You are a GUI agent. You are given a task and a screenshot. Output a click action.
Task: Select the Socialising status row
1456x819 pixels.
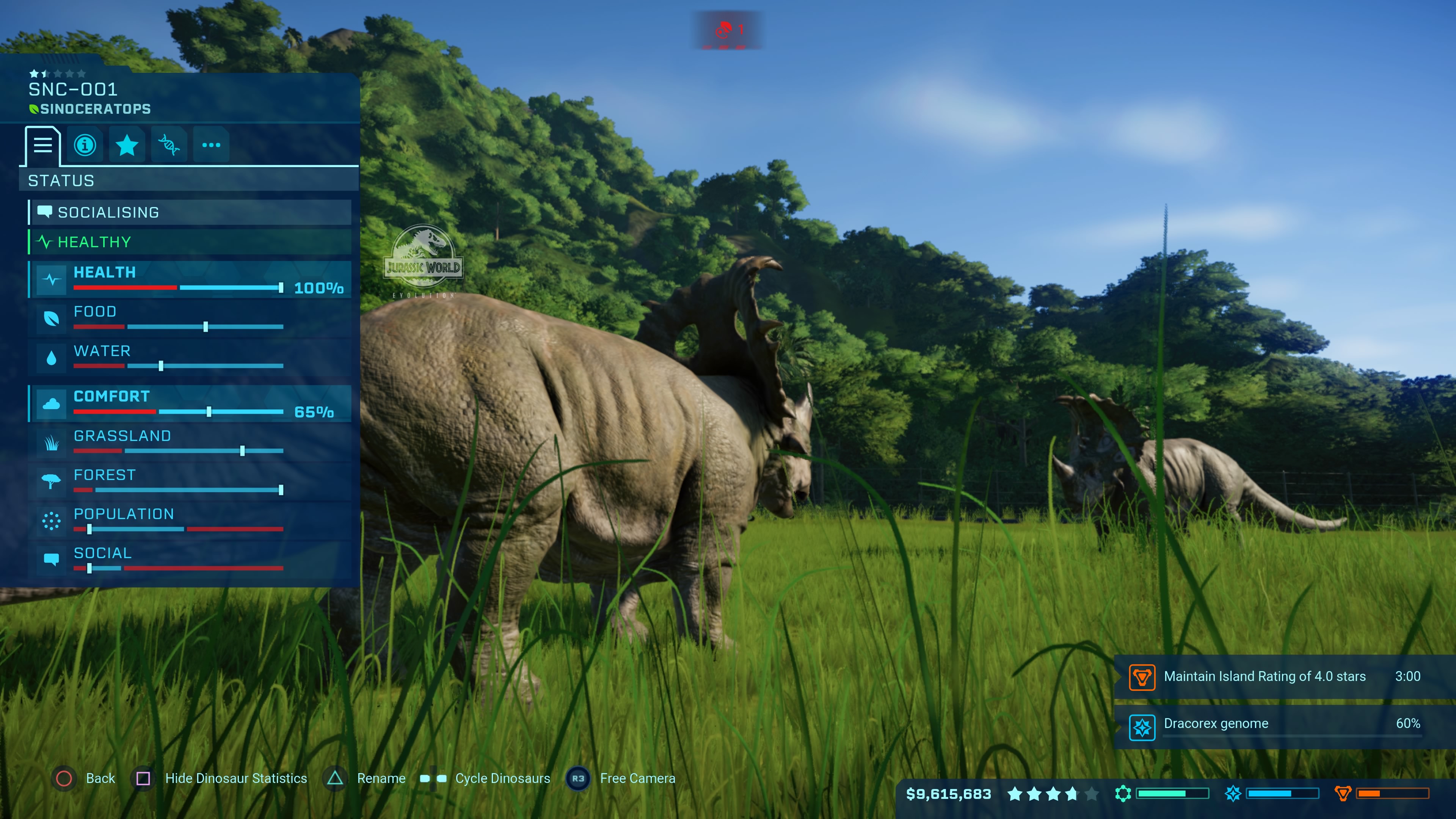[x=190, y=212]
